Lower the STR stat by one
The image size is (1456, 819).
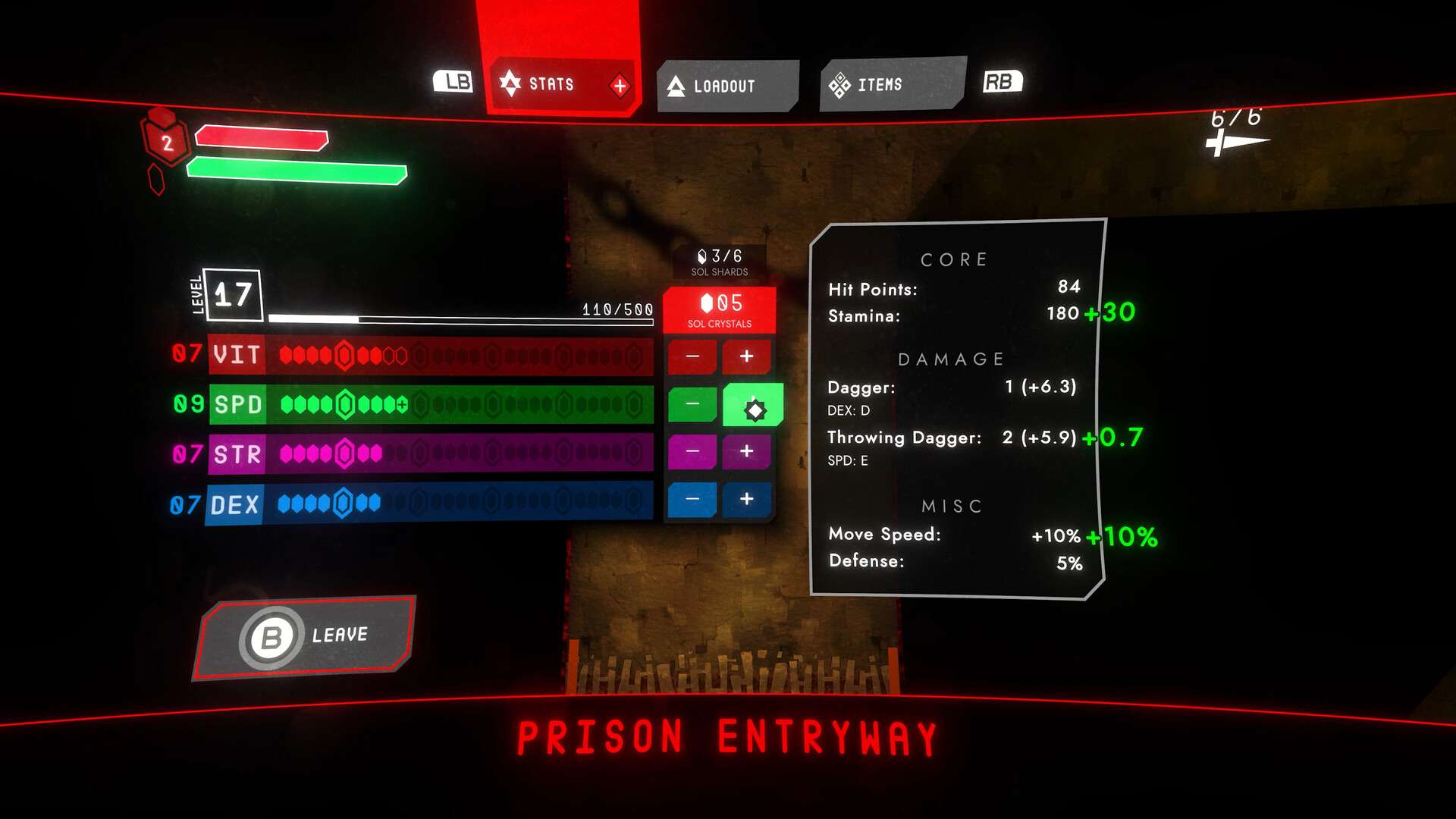pyautogui.click(x=692, y=452)
